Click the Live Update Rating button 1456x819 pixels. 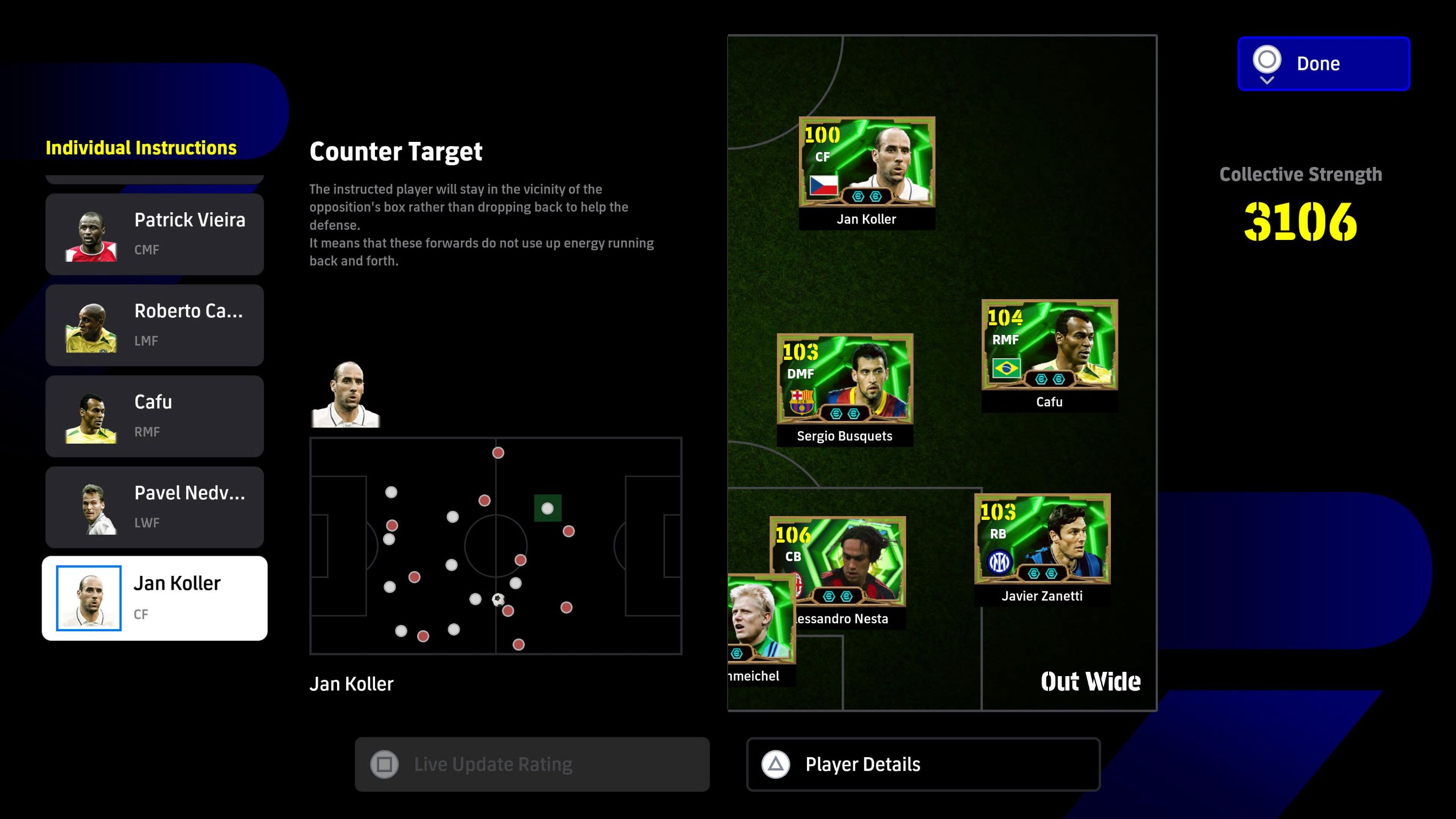pyautogui.click(x=532, y=764)
